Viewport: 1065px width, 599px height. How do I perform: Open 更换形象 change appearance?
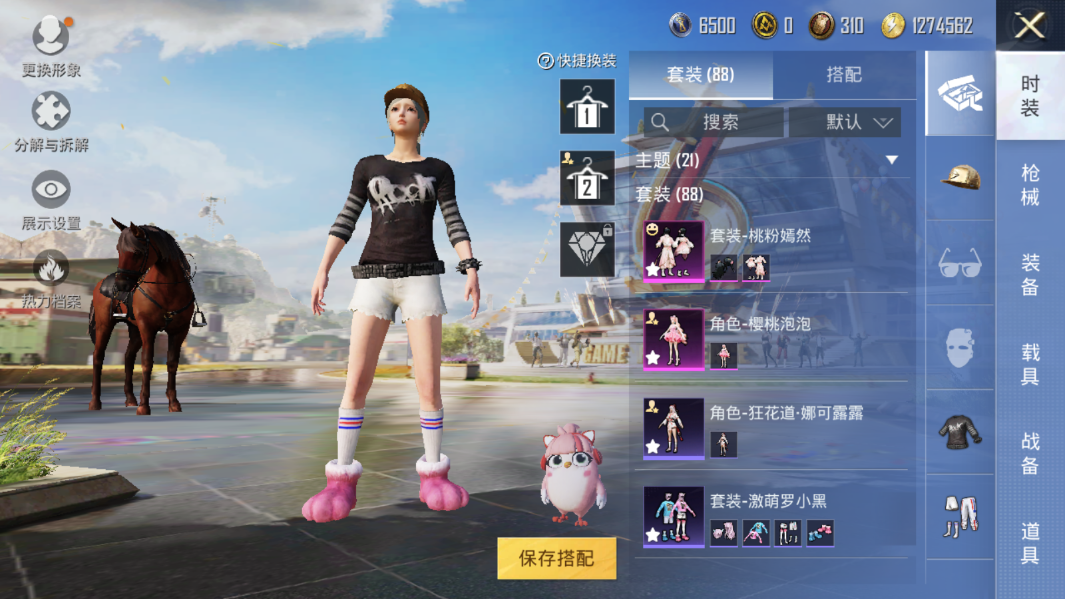pyautogui.click(x=51, y=47)
